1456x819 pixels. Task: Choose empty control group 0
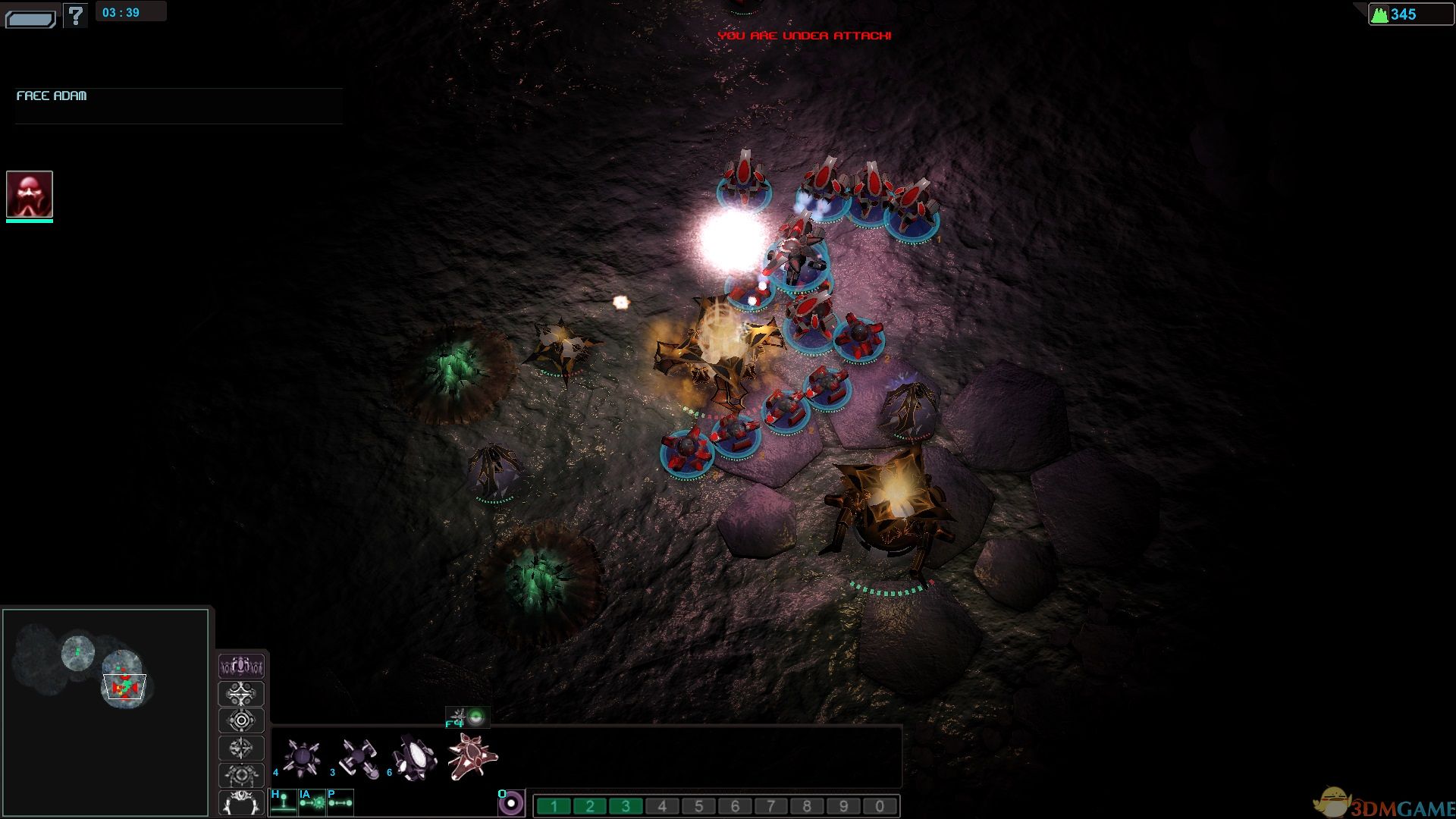coord(880,806)
